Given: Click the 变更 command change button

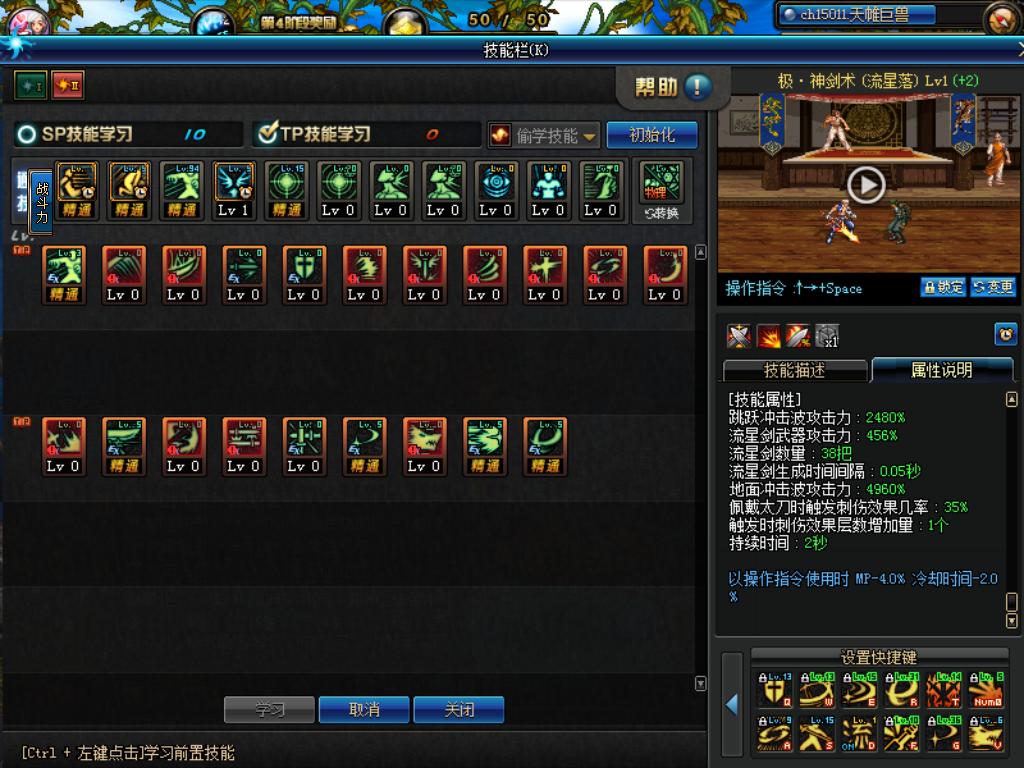Looking at the screenshot, I should coord(992,288).
